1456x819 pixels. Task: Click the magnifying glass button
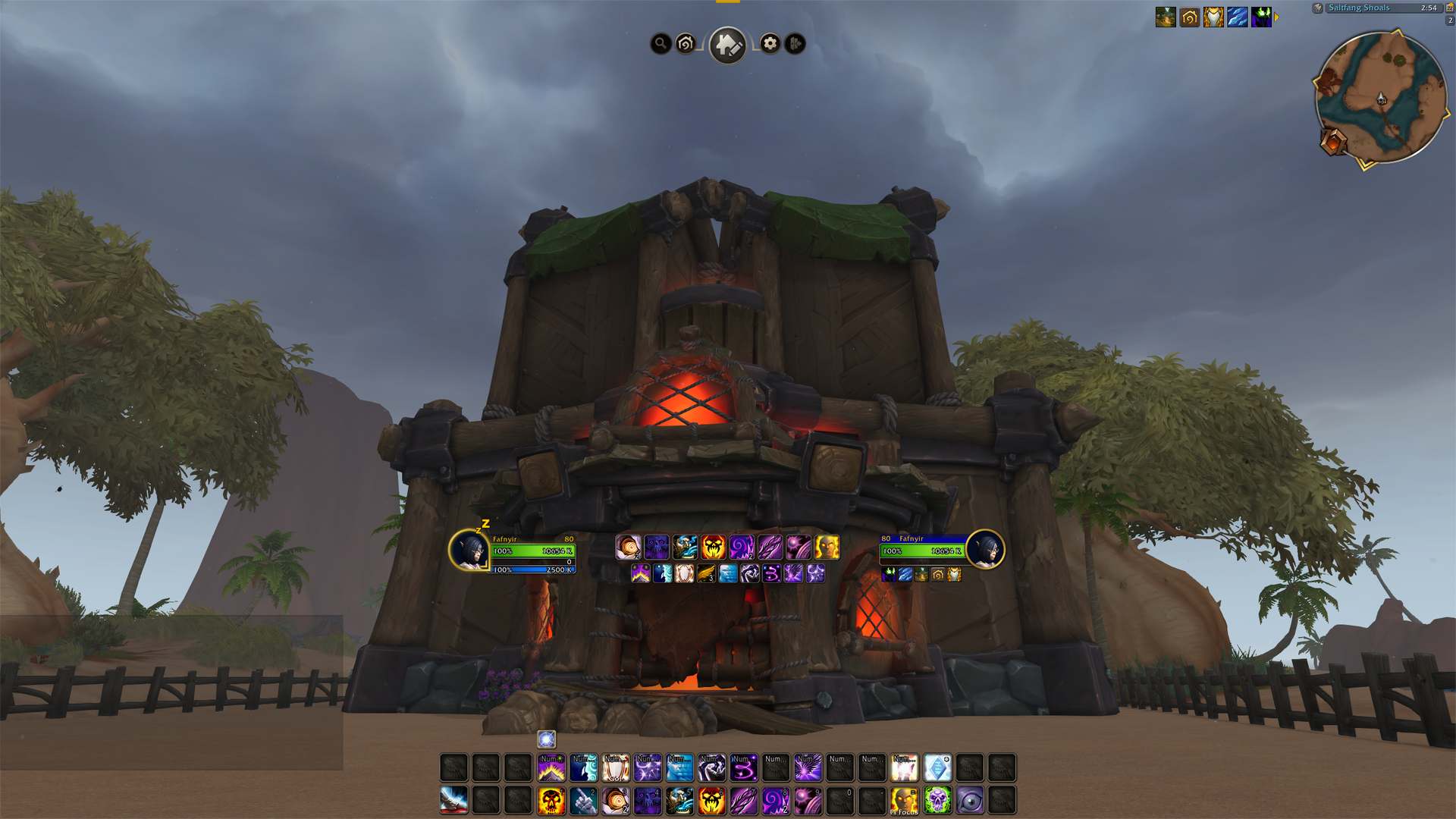pyautogui.click(x=661, y=44)
